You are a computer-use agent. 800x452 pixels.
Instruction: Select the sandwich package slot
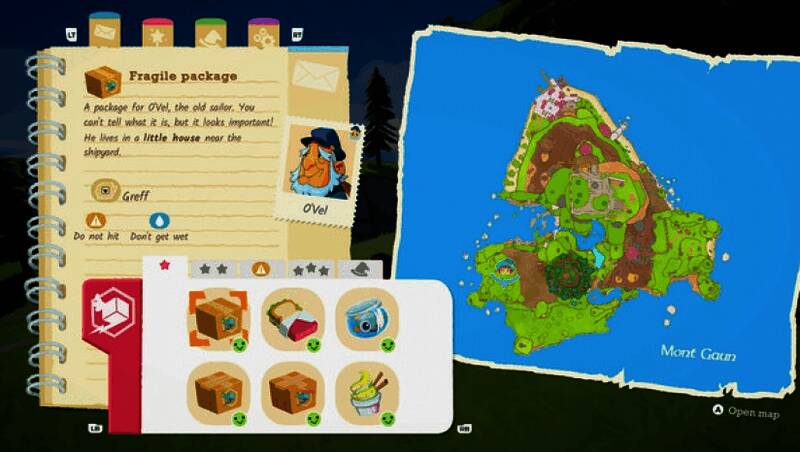[288, 319]
